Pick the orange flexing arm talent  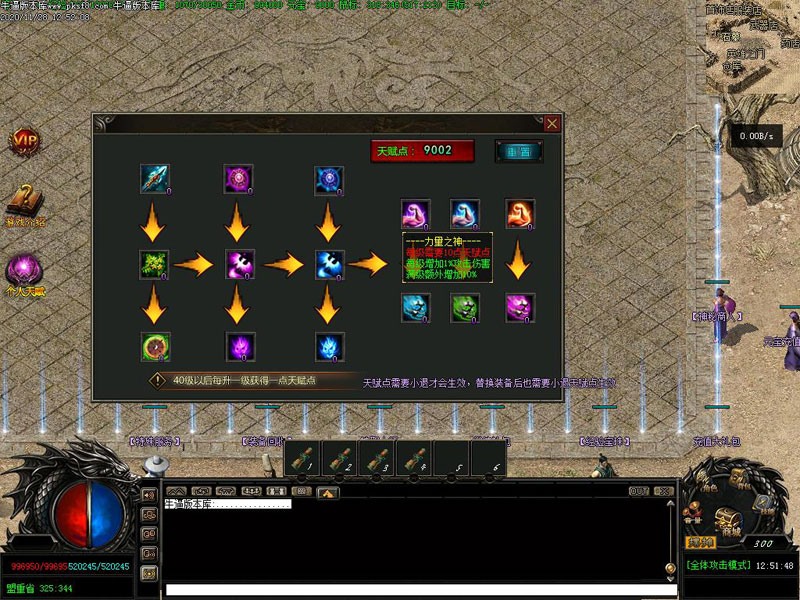[519, 214]
